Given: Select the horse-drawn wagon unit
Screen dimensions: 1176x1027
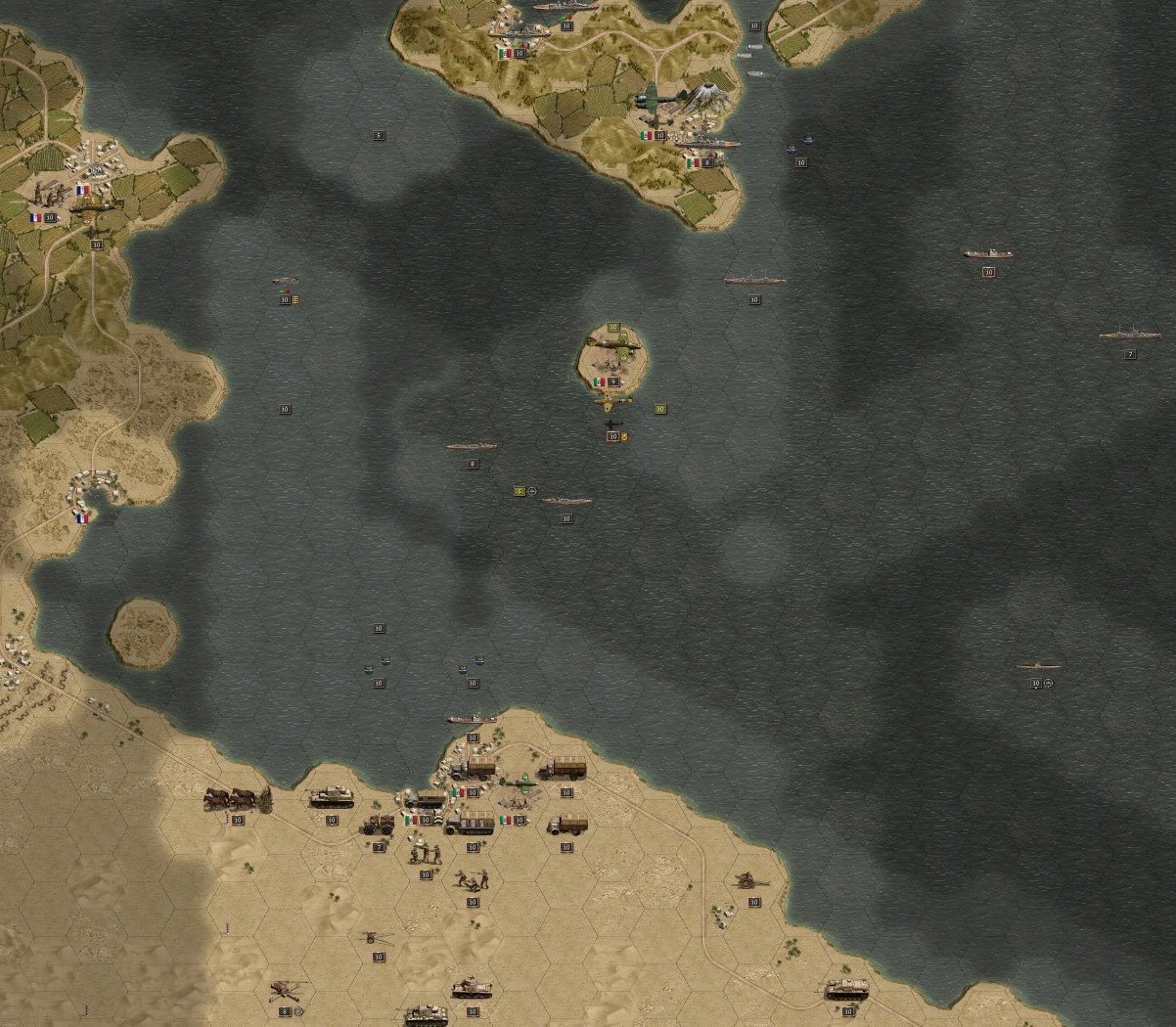Looking at the screenshot, I should click(x=237, y=799).
